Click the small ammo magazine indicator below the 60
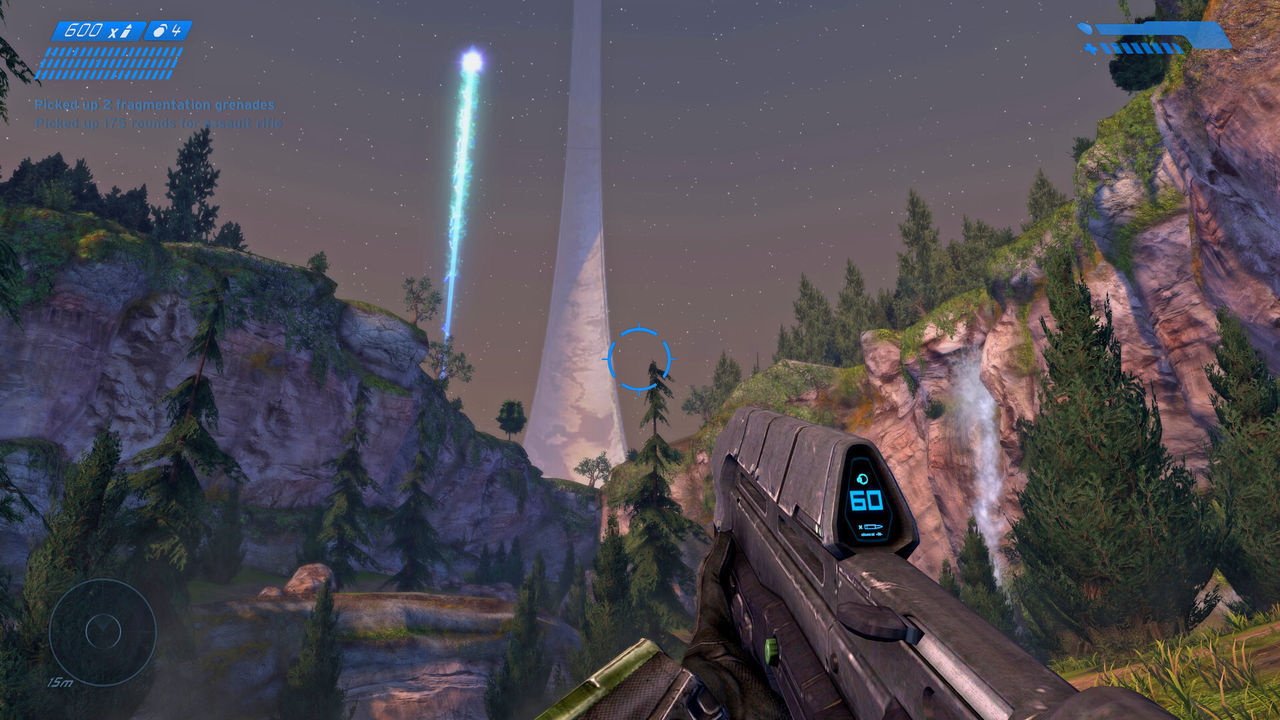The height and width of the screenshot is (720, 1280). pyautogui.click(x=869, y=525)
